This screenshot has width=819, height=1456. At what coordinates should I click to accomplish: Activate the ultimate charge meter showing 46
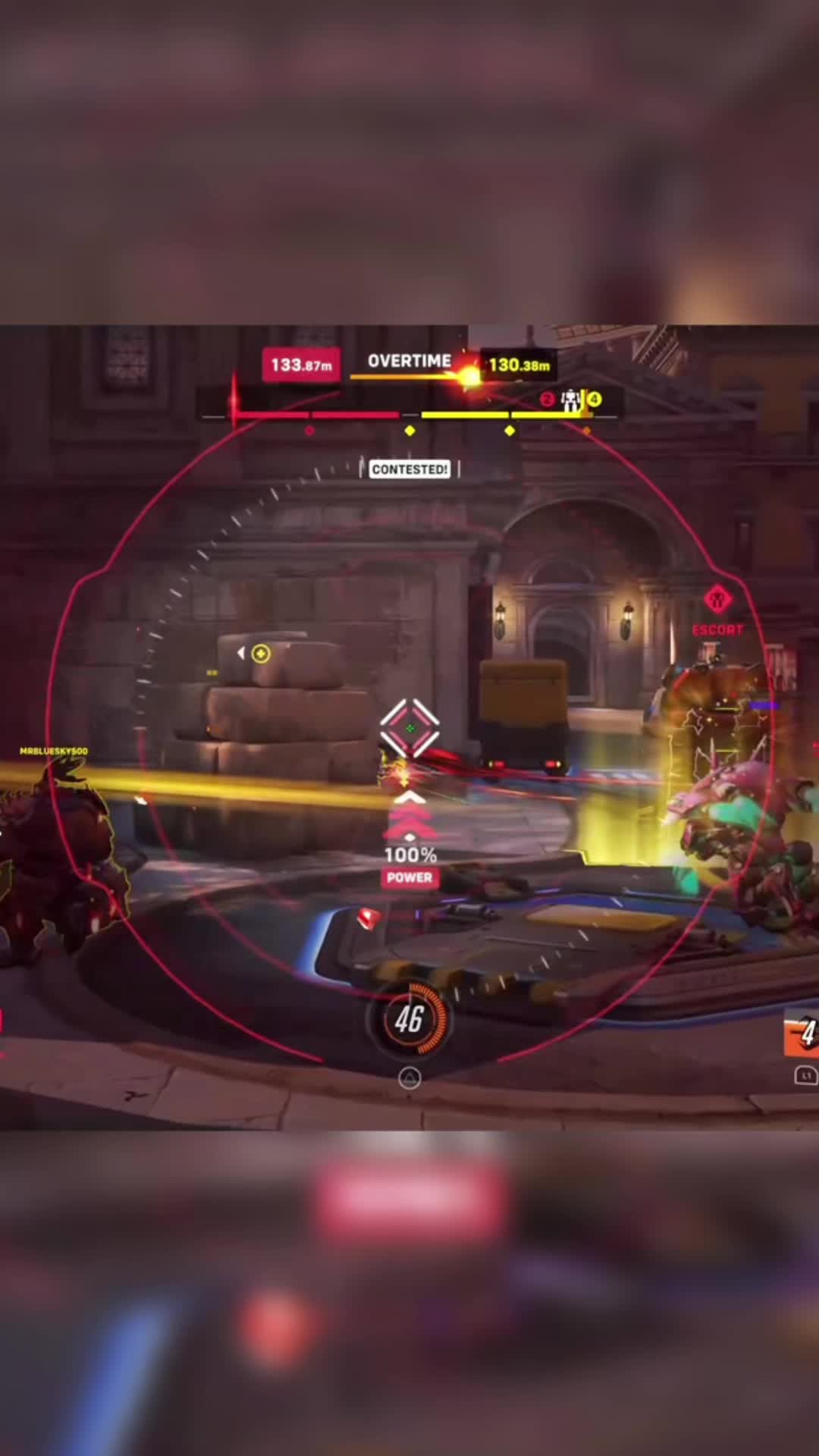tap(409, 1018)
